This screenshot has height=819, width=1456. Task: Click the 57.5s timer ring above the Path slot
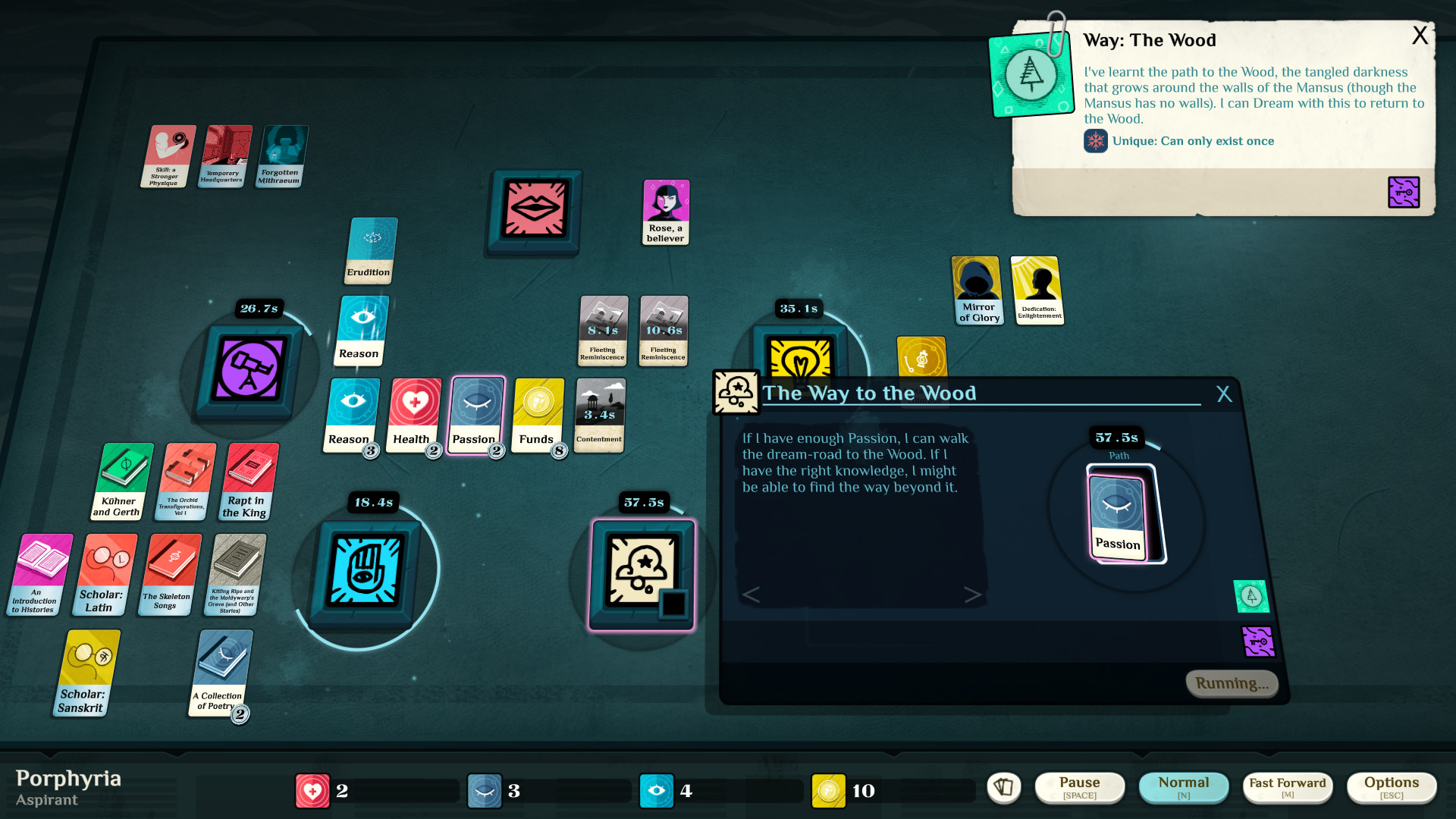pyautogui.click(x=1116, y=438)
